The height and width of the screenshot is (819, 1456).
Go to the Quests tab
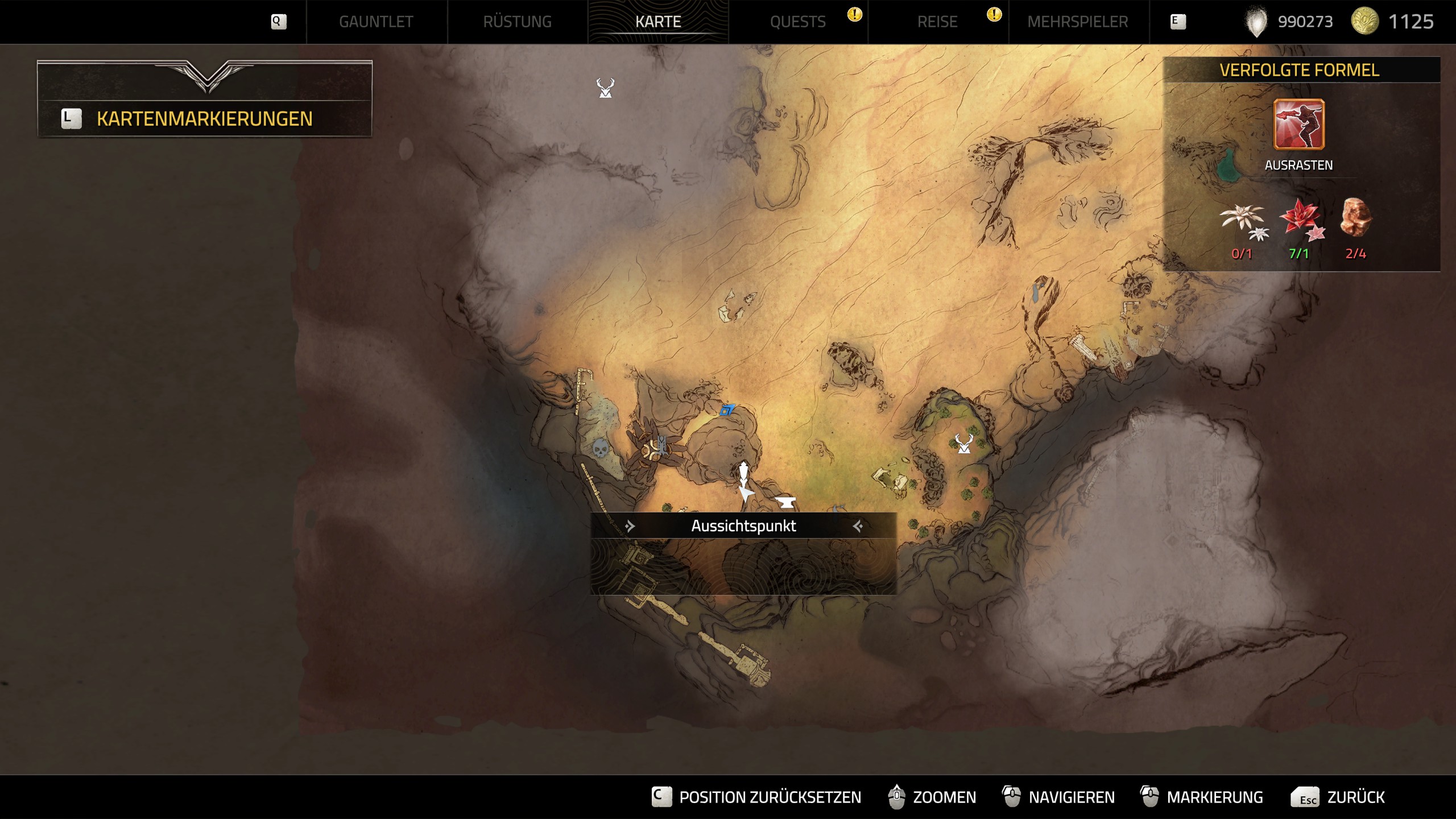pyautogui.click(x=797, y=22)
